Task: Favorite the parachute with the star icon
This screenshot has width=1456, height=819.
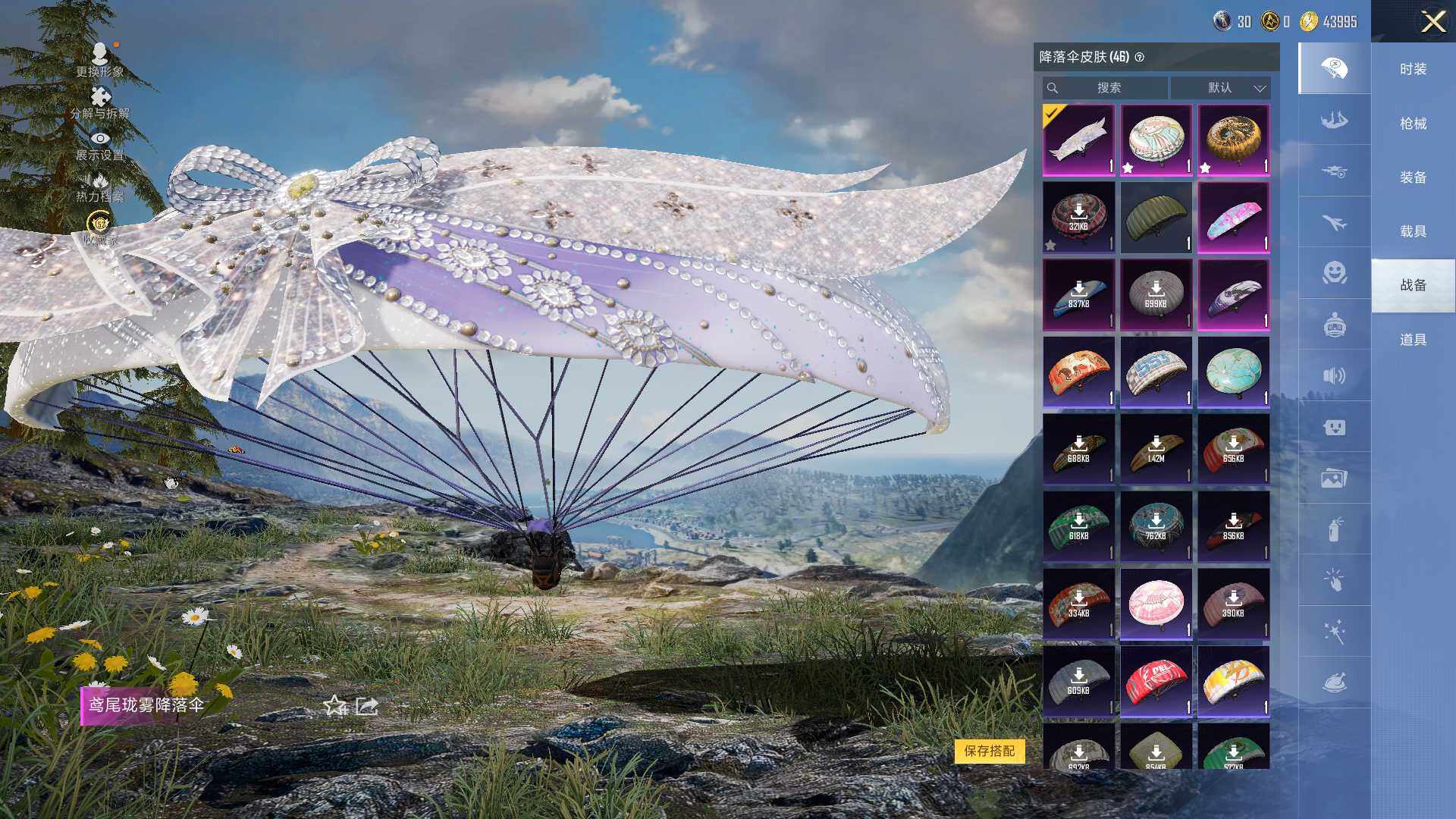Action: [x=334, y=706]
